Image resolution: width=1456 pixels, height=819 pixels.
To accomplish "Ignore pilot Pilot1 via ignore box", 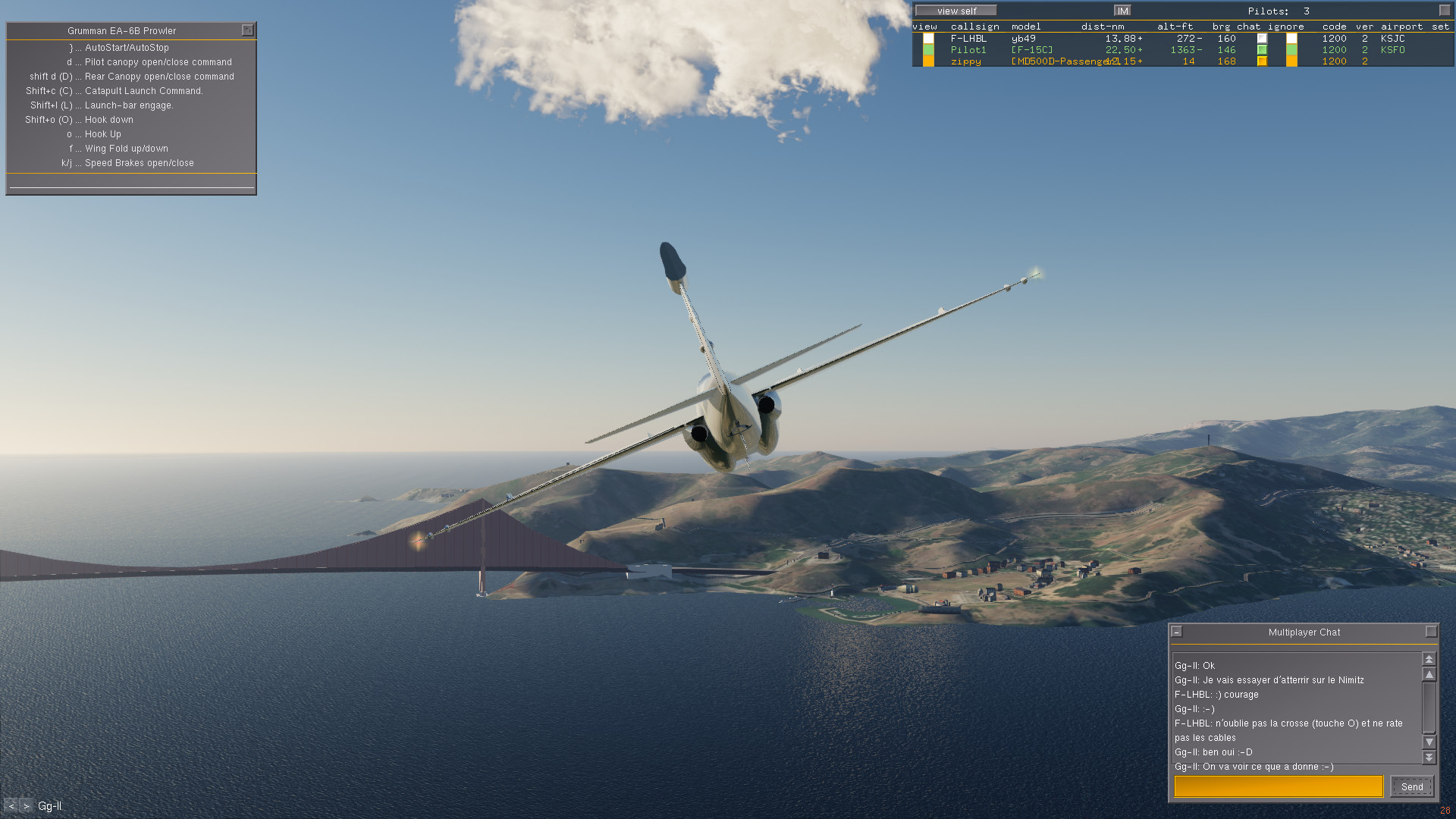I will point(1291,50).
